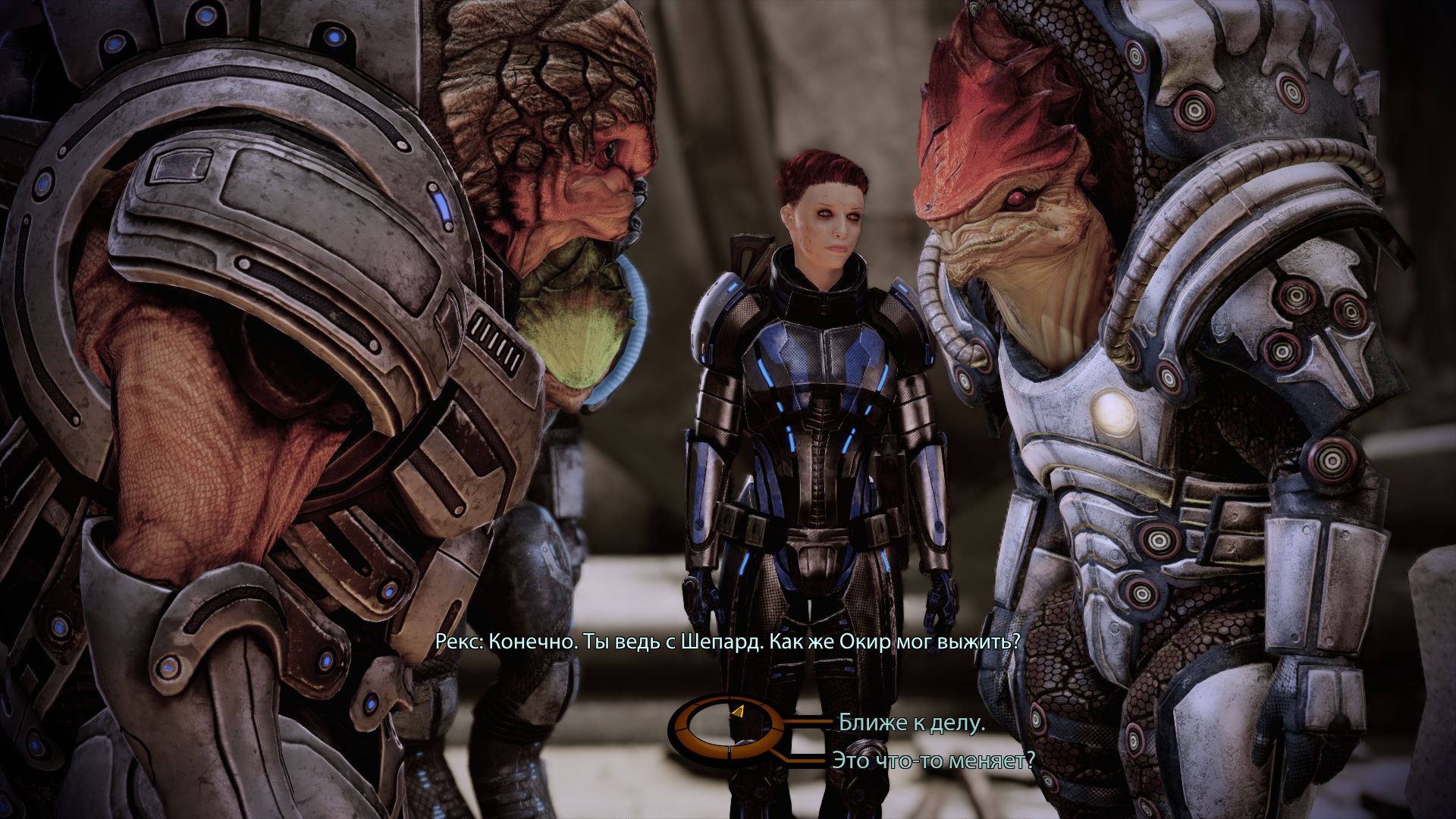The height and width of the screenshot is (819, 1456).
Task: Select the "Это что-то меняет?" dialogue option
Action: pyautogui.click(x=933, y=760)
